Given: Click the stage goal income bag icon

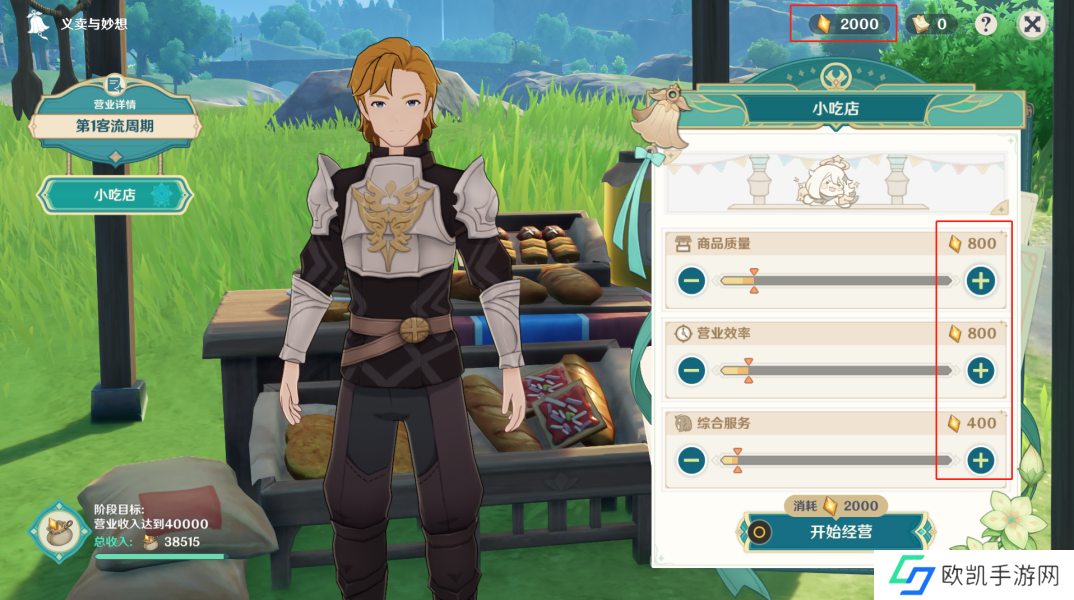Looking at the screenshot, I should 55,528.
